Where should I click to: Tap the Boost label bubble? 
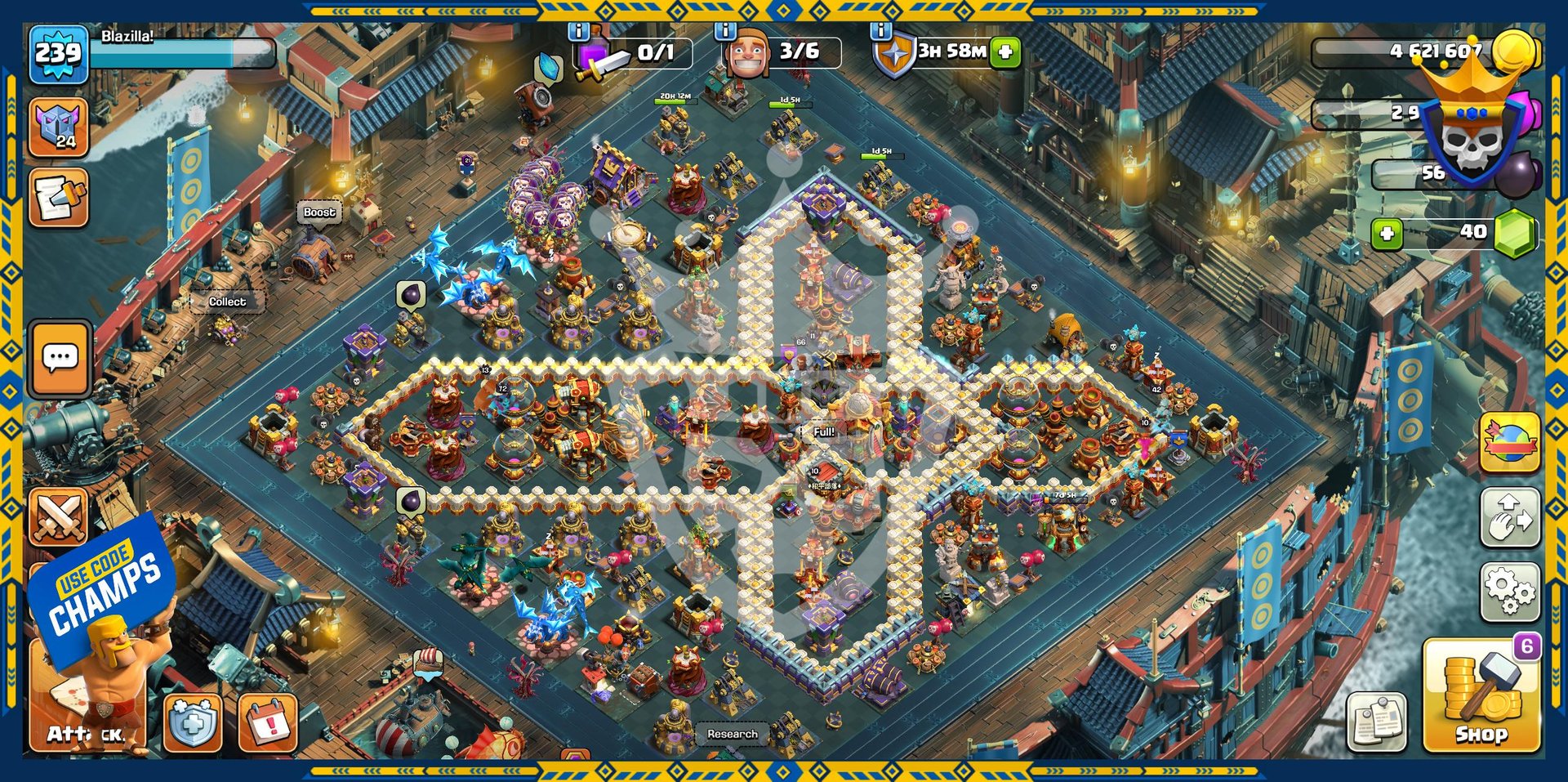pyautogui.click(x=319, y=212)
